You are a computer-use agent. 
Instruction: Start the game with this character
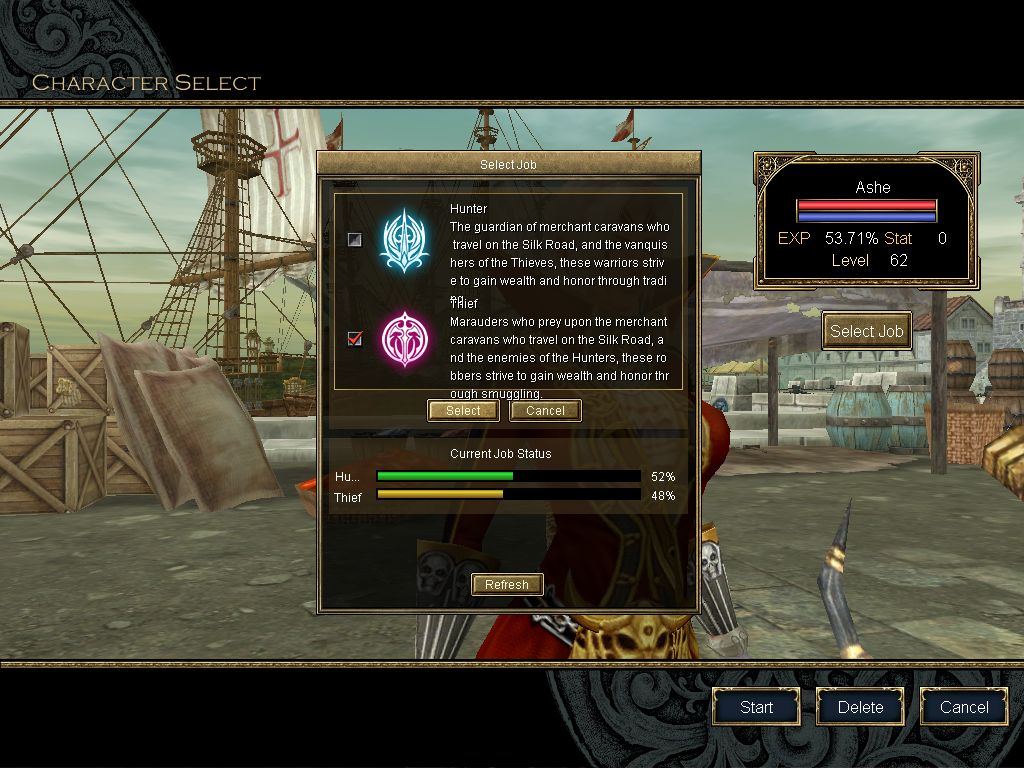click(x=756, y=707)
